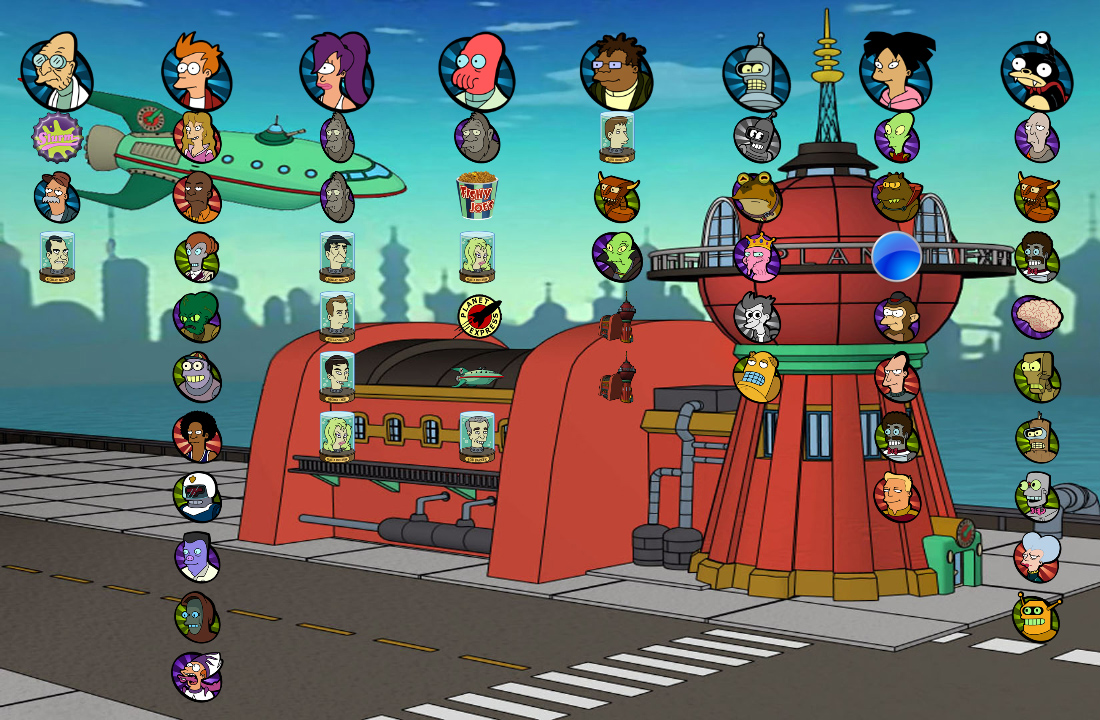Click the Lrrr horned alien icon
The width and height of the screenshot is (1100, 720).
896,197
